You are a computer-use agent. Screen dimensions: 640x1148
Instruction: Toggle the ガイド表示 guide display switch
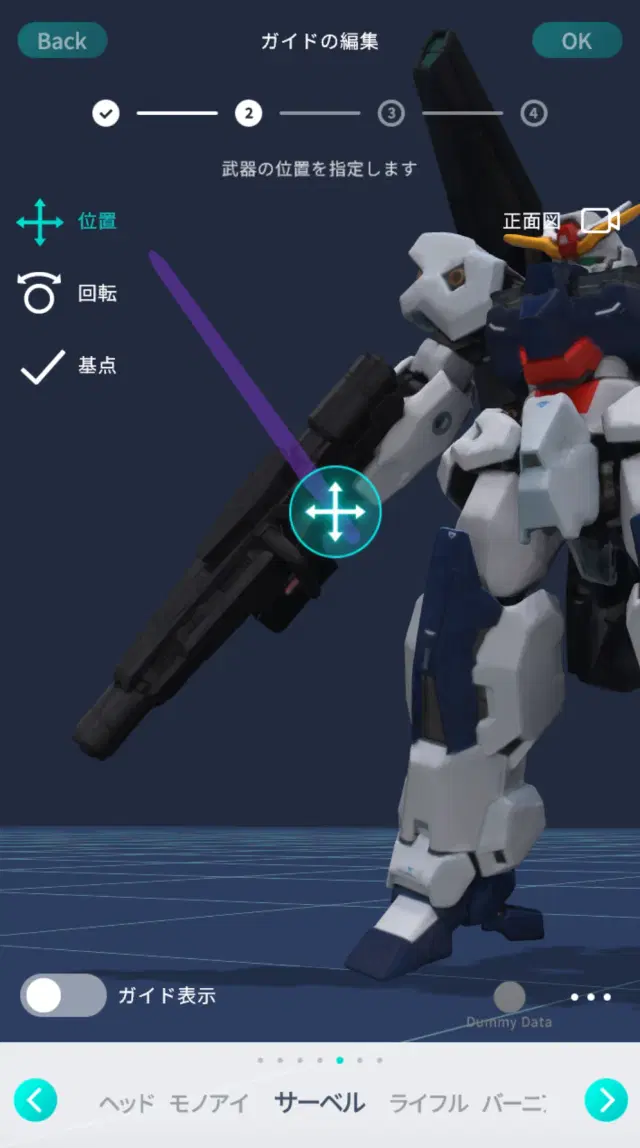63,996
